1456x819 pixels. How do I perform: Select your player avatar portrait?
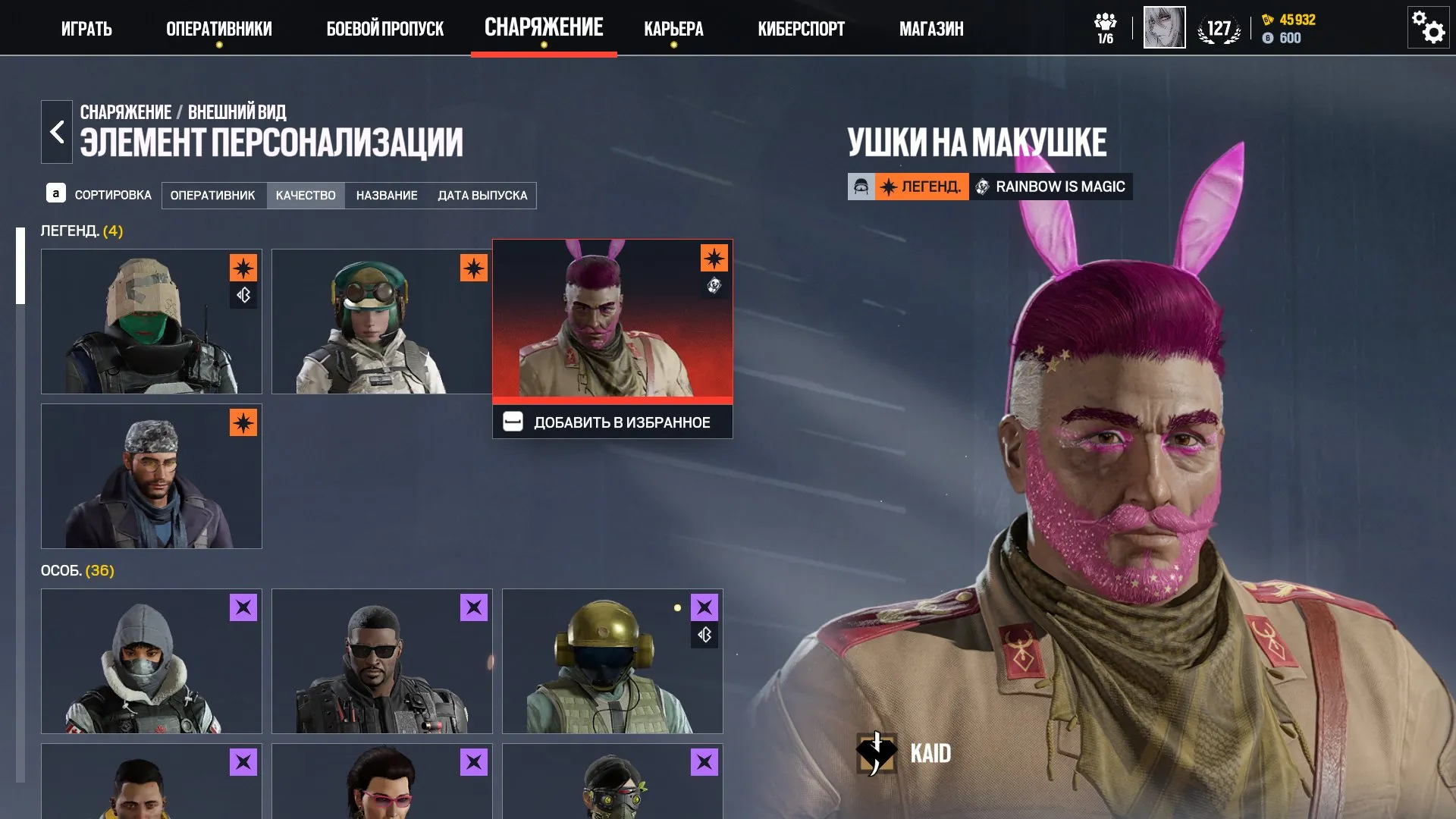1164,27
